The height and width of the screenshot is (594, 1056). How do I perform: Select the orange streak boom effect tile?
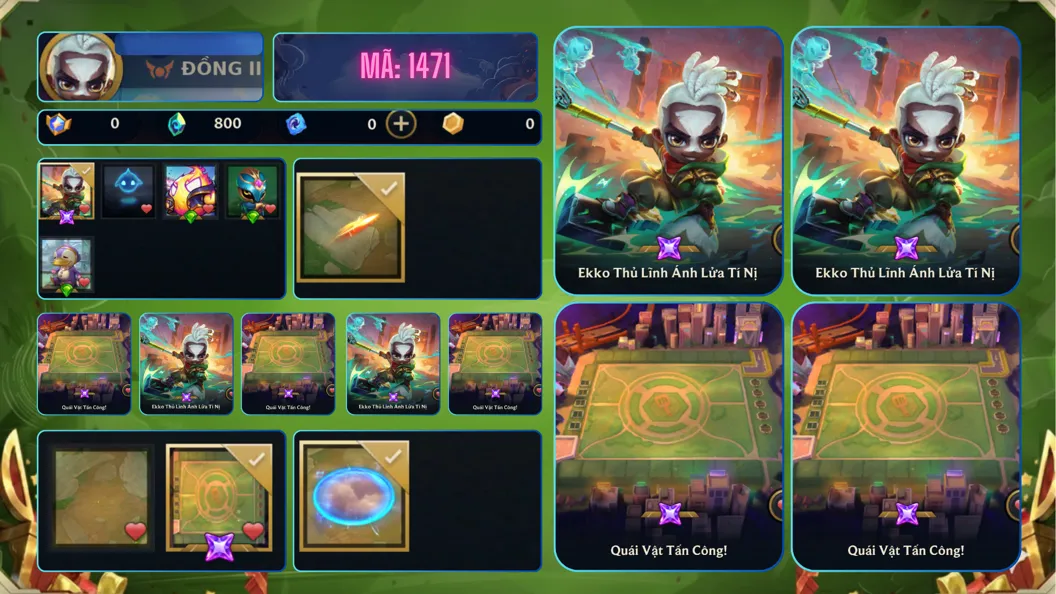[352, 228]
